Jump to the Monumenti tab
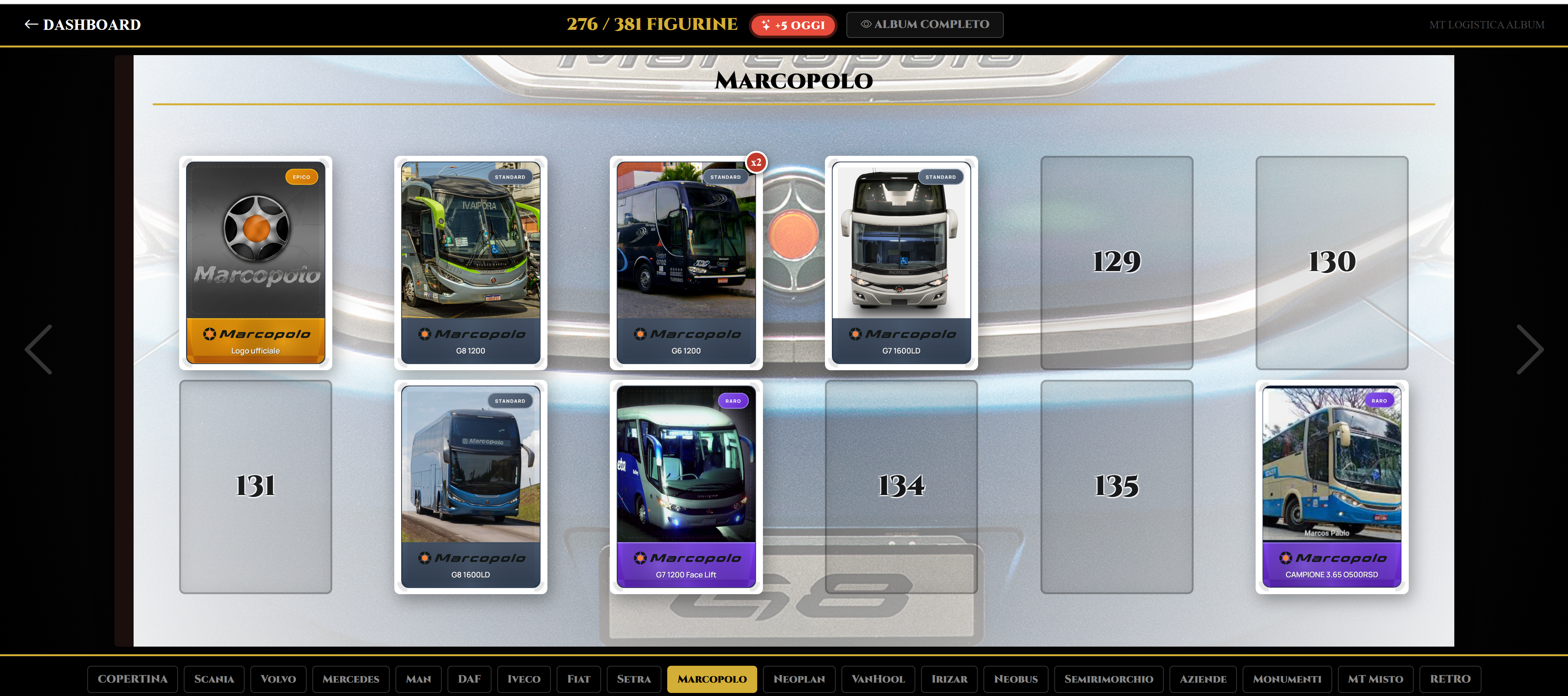This screenshot has height=696, width=1568. [x=1286, y=679]
